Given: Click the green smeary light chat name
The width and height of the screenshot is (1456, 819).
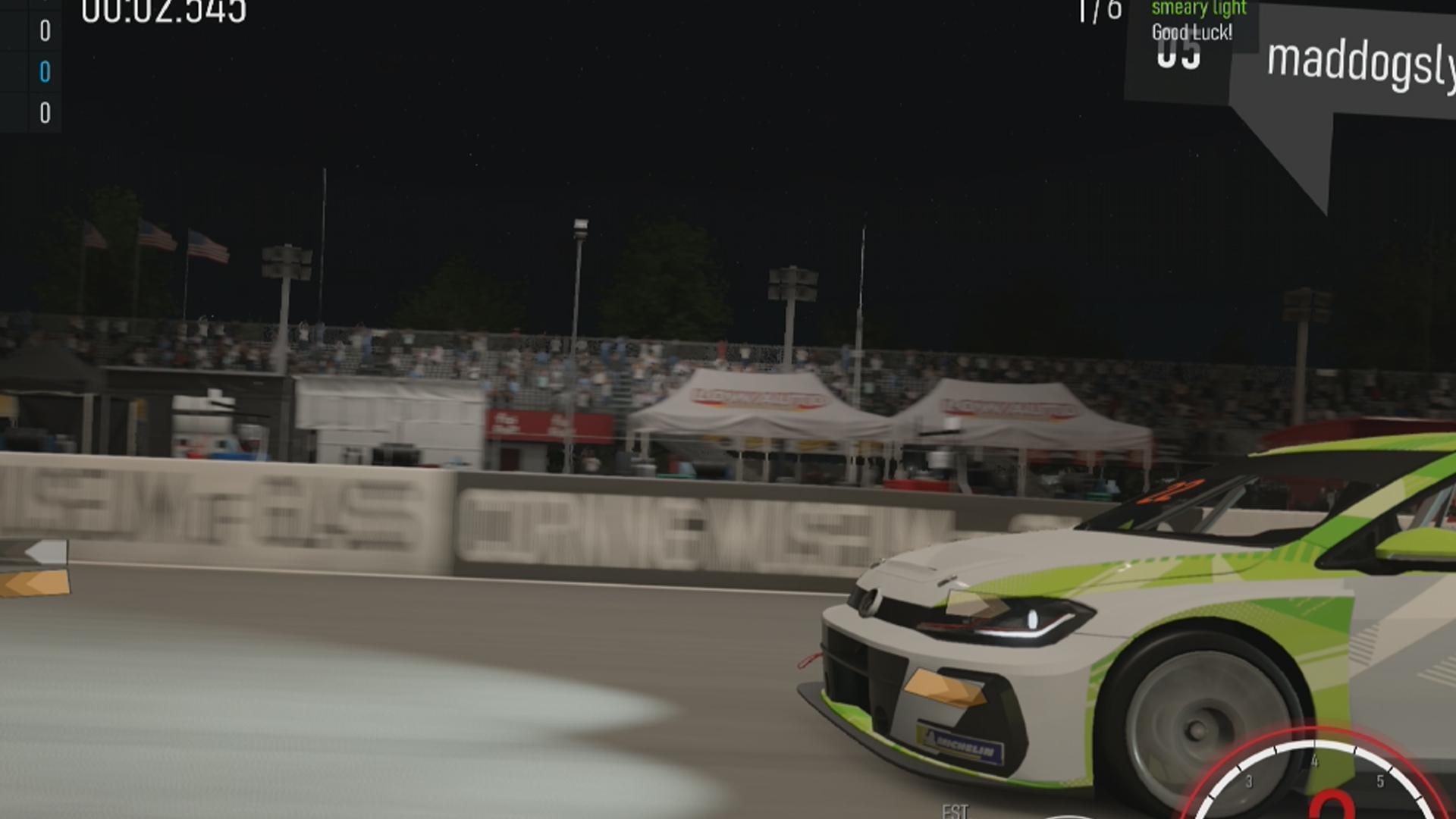Looking at the screenshot, I should pyautogui.click(x=1198, y=8).
